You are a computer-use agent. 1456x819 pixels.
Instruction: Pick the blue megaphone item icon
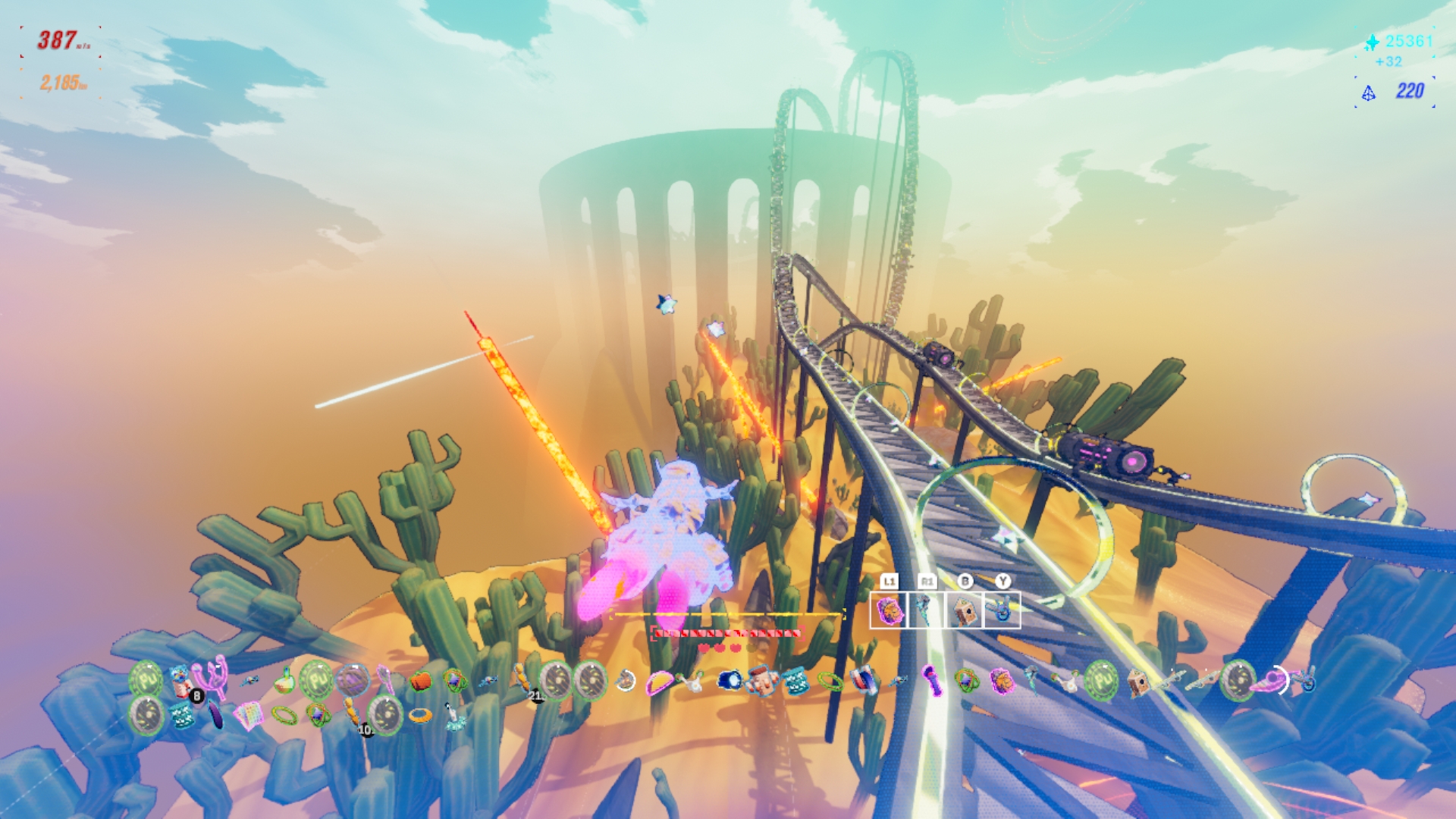730,680
